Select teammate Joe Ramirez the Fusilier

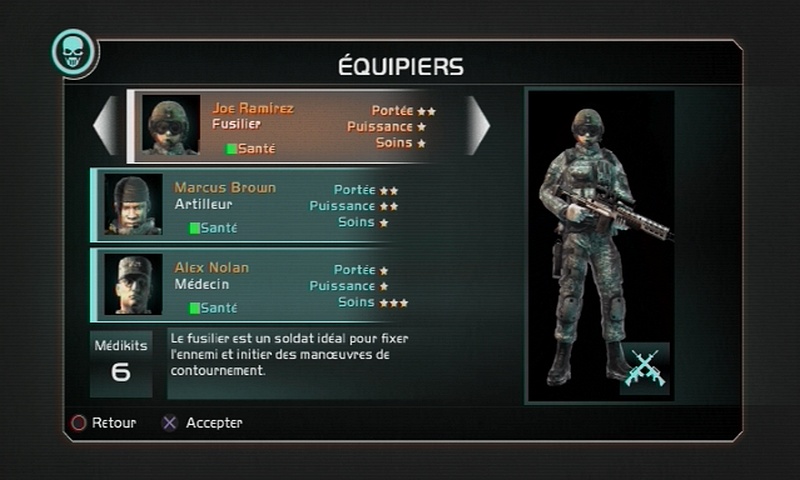tap(290, 126)
